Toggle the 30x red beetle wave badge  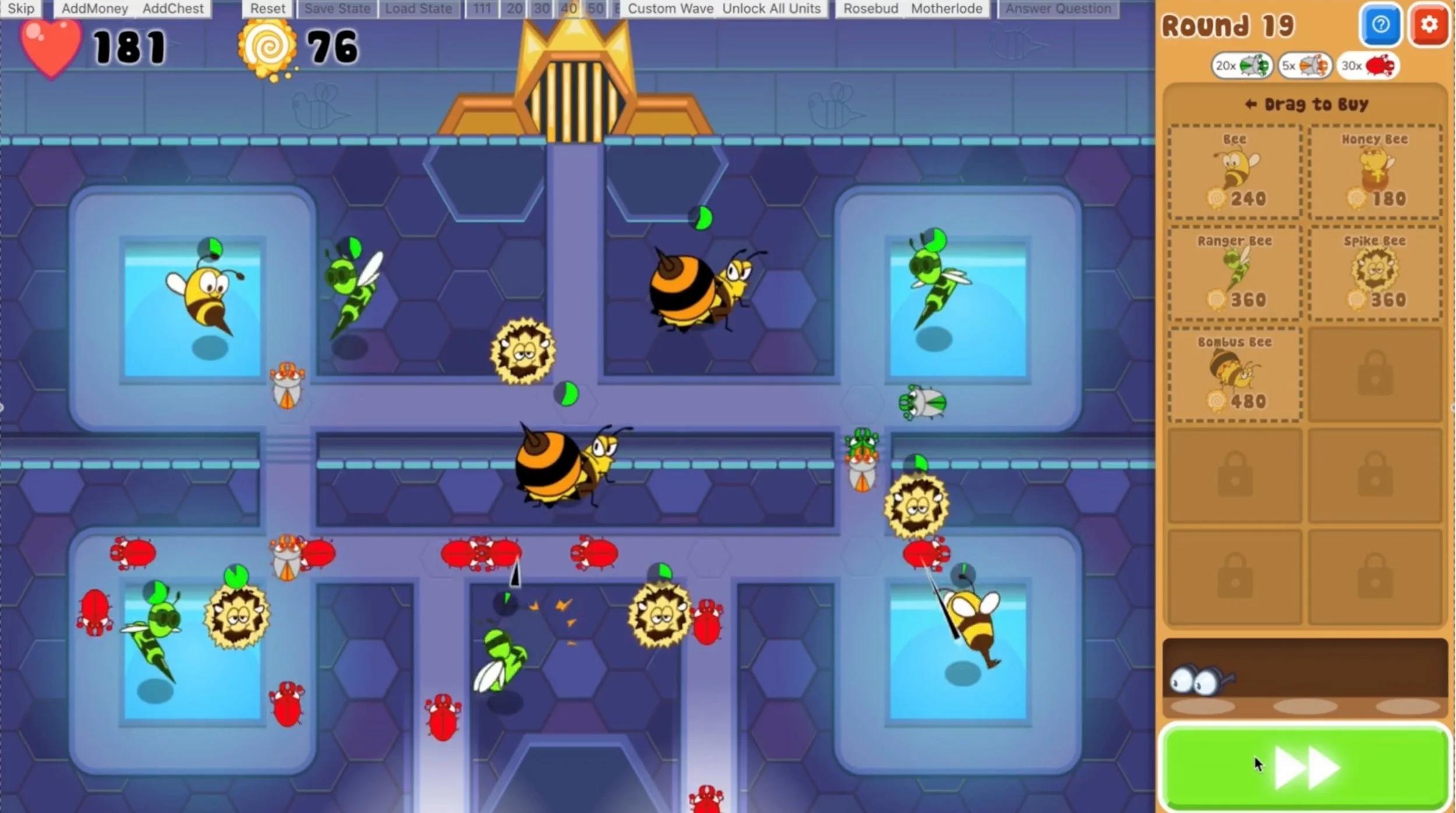click(1366, 65)
